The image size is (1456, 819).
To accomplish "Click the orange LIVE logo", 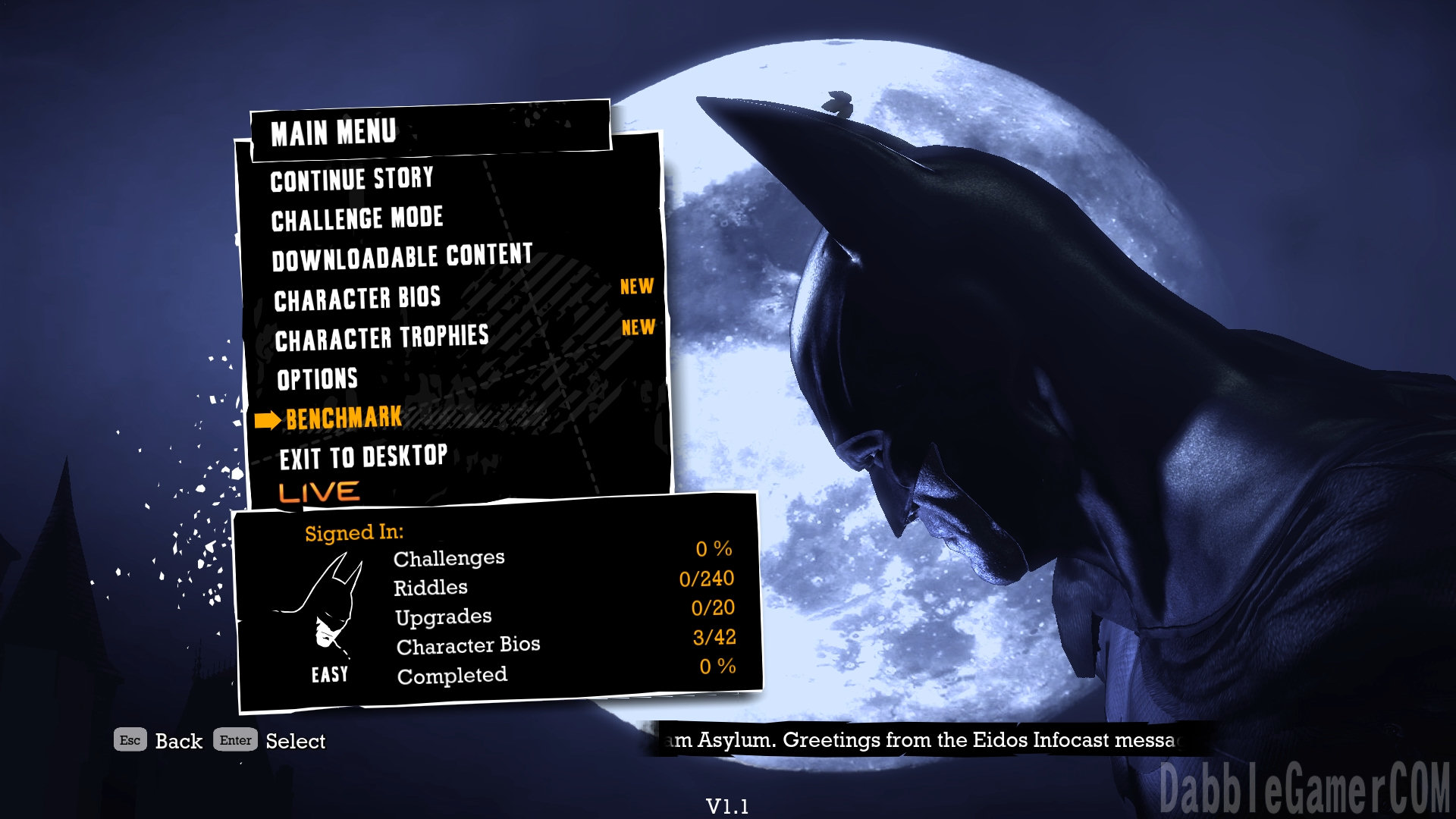I will click(x=319, y=492).
